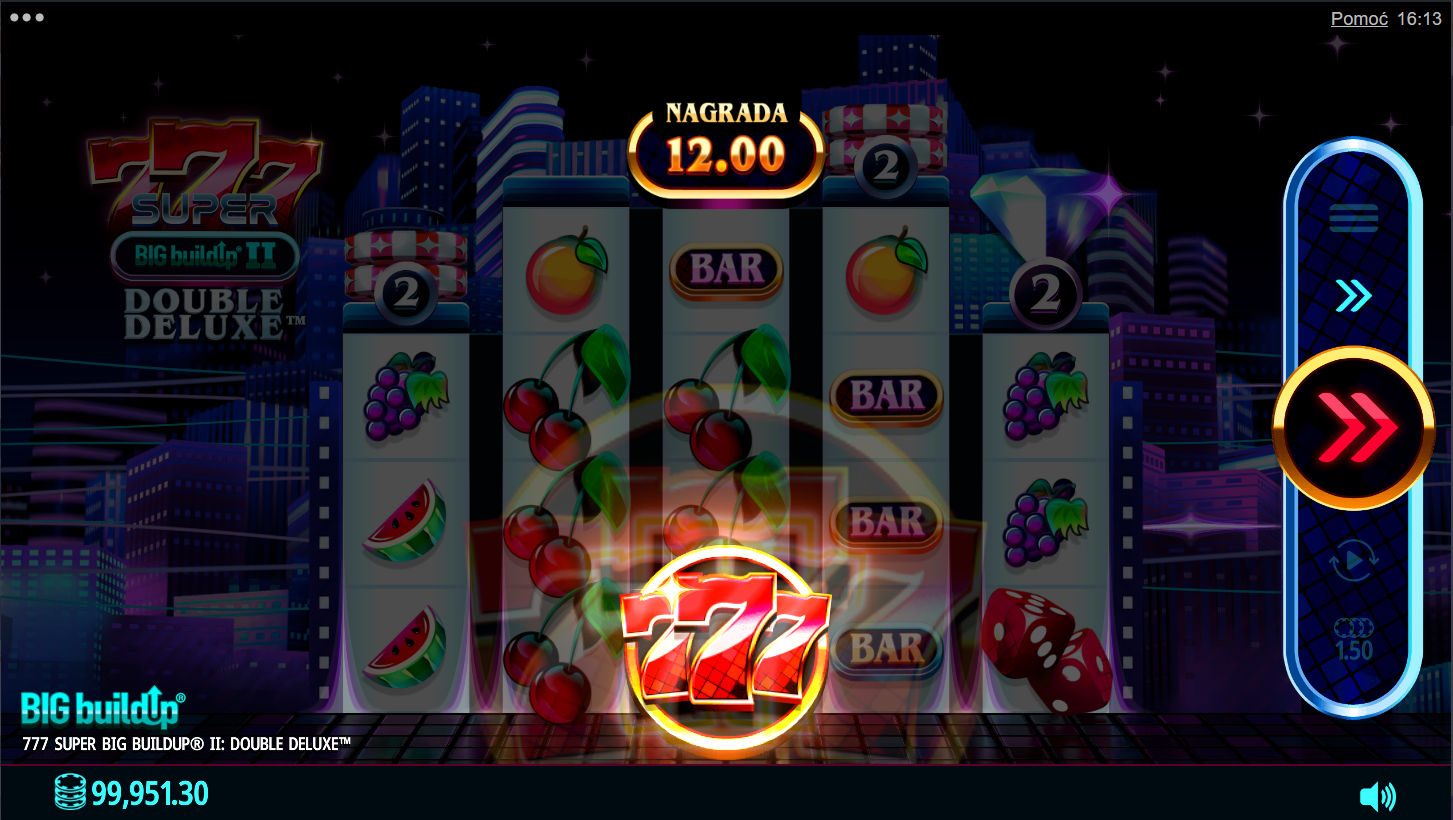
Task: Open the autoplay settings
Action: pos(1353,563)
